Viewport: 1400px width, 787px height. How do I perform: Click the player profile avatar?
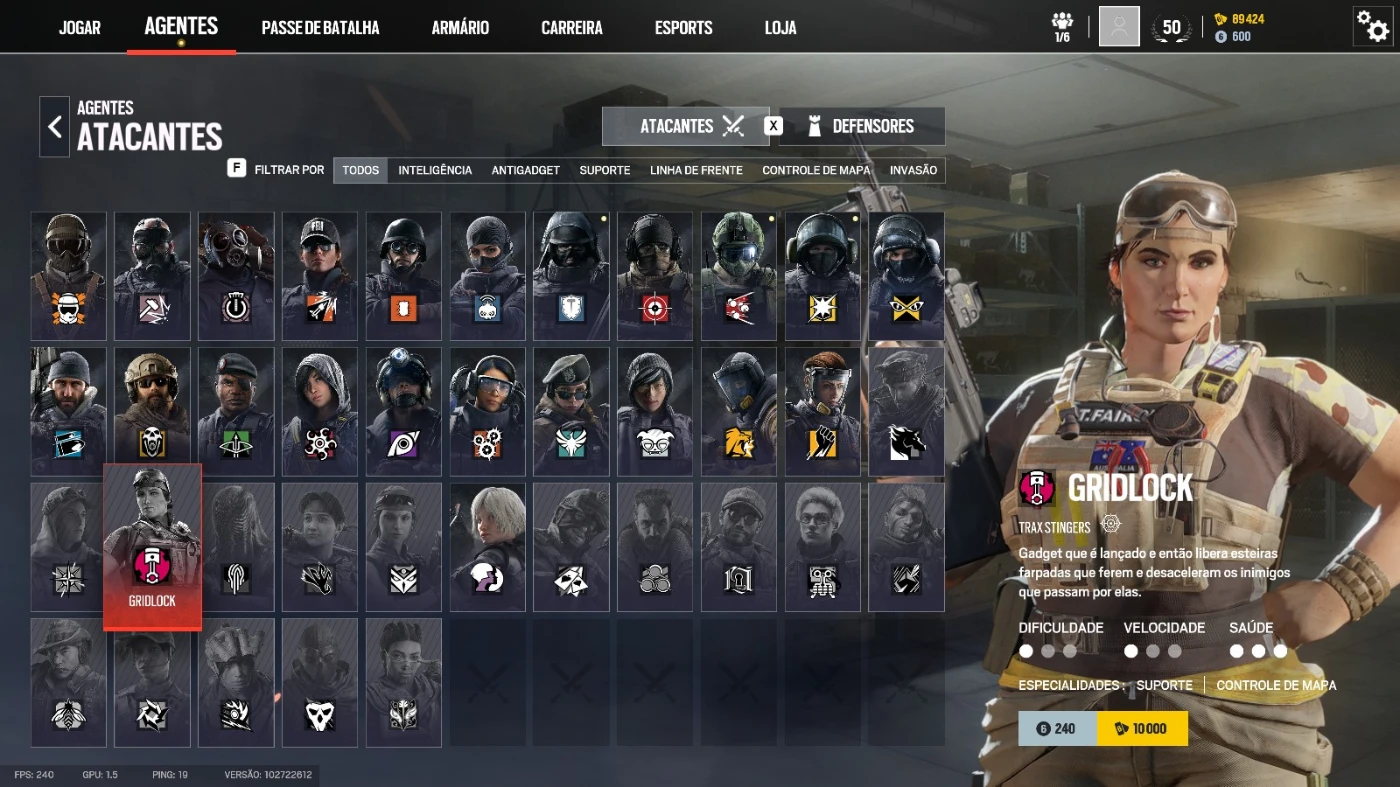pos(1119,27)
